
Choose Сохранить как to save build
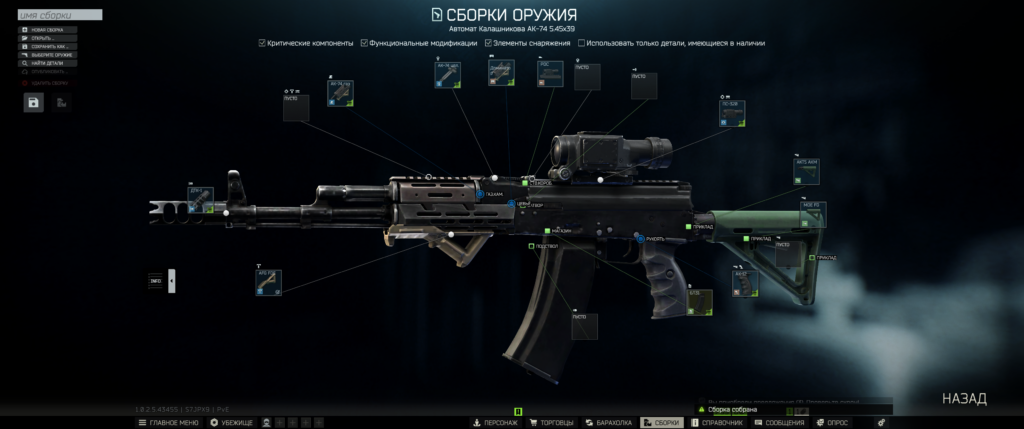pos(47,46)
